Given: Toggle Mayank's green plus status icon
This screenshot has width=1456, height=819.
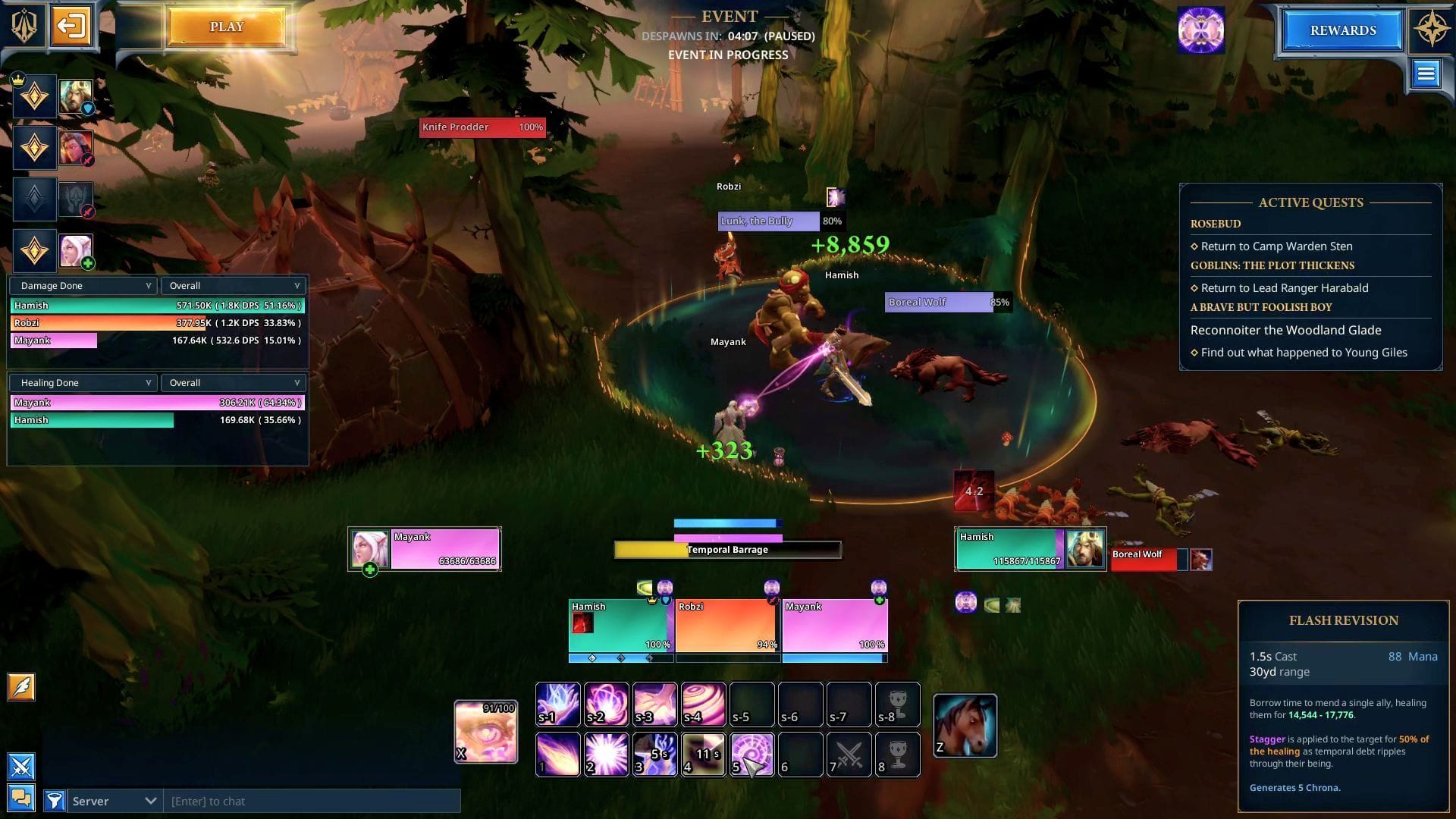Looking at the screenshot, I should tap(371, 567).
